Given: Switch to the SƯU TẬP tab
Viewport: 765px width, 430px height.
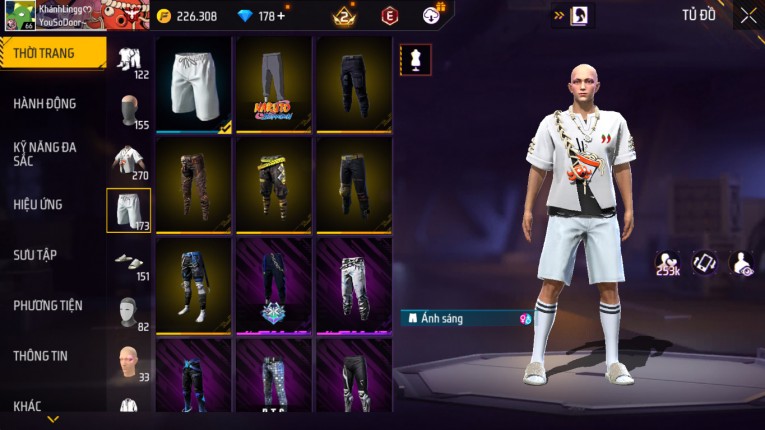Looking at the screenshot, I should coord(35,255).
